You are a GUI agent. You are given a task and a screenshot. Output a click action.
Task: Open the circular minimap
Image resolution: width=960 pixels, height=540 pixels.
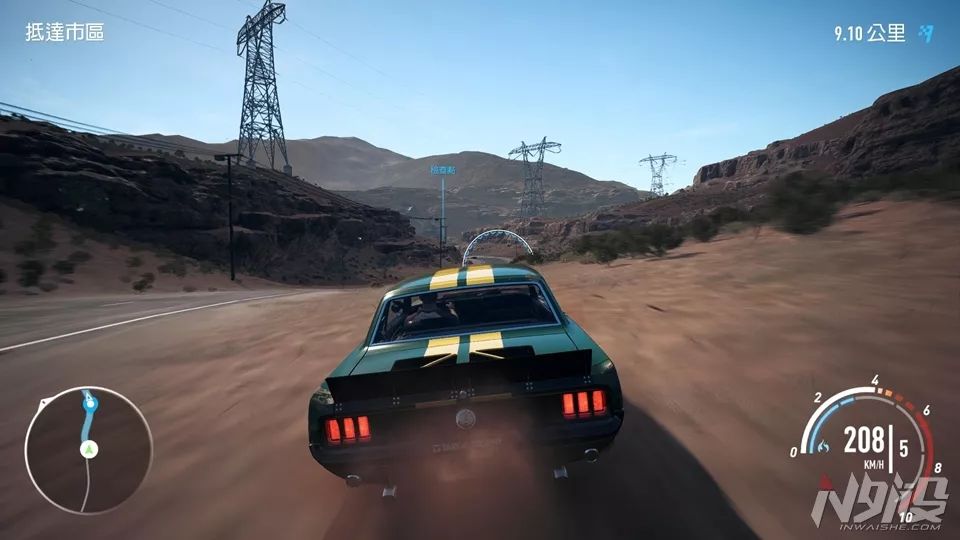point(88,450)
